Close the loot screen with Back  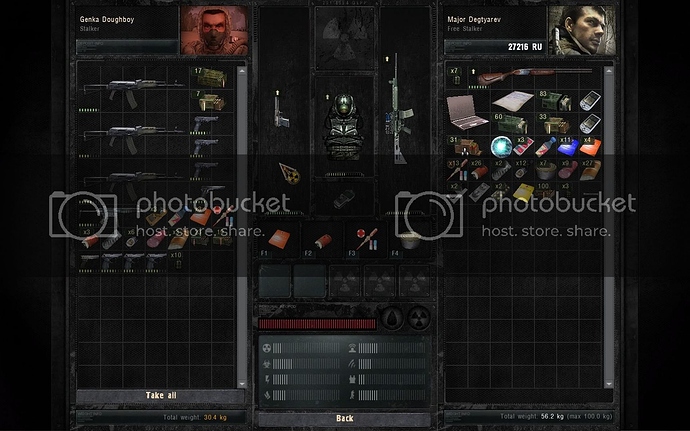(344, 418)
